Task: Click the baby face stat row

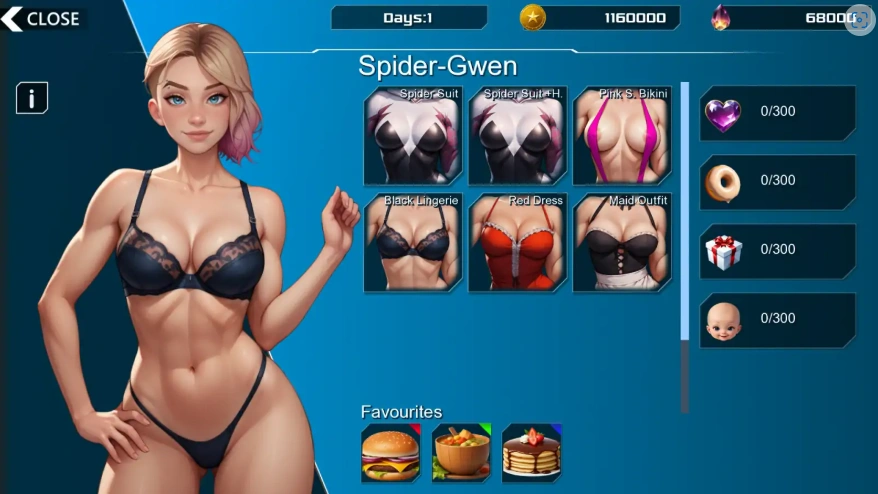Action: (777, 319)
